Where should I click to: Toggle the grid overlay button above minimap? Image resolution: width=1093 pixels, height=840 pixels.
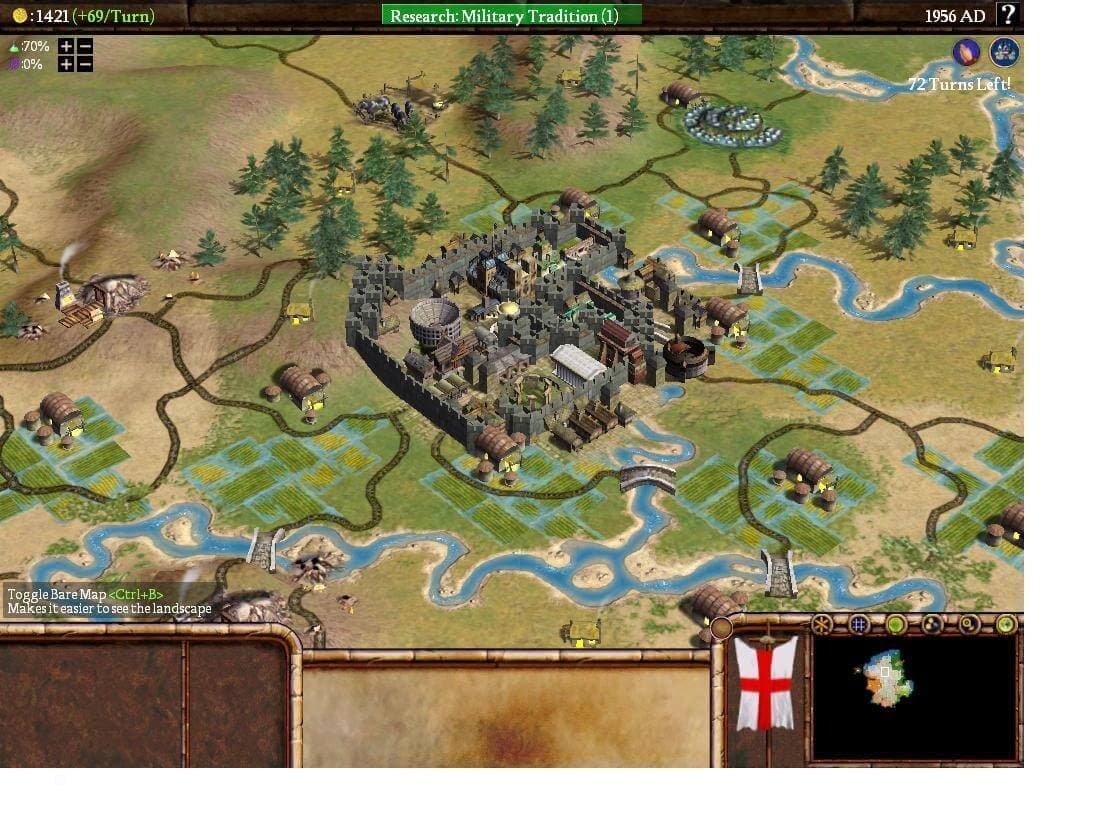pos(858,625)
